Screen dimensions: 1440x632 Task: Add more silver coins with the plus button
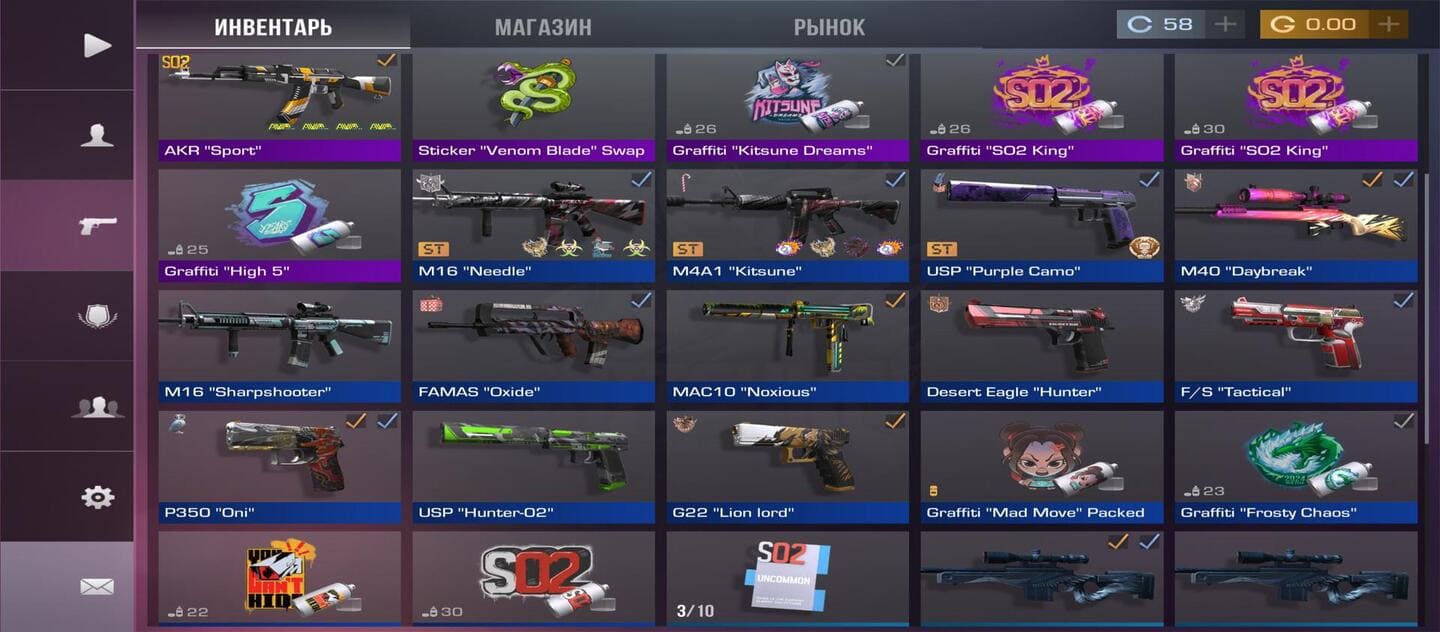1225,24
